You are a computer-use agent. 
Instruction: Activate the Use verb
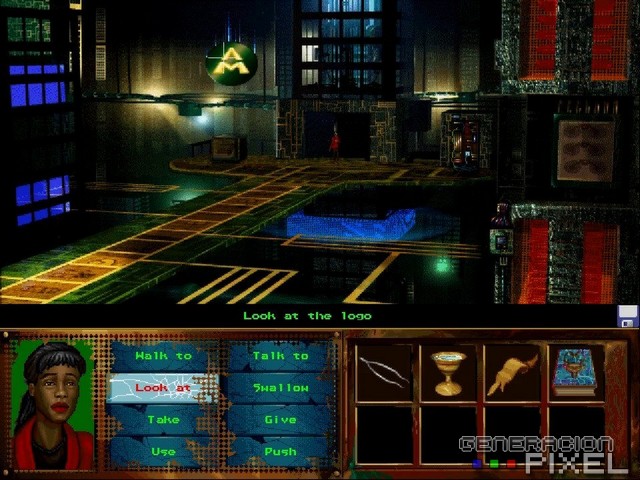pyautogui.click(x=163, y=451)
